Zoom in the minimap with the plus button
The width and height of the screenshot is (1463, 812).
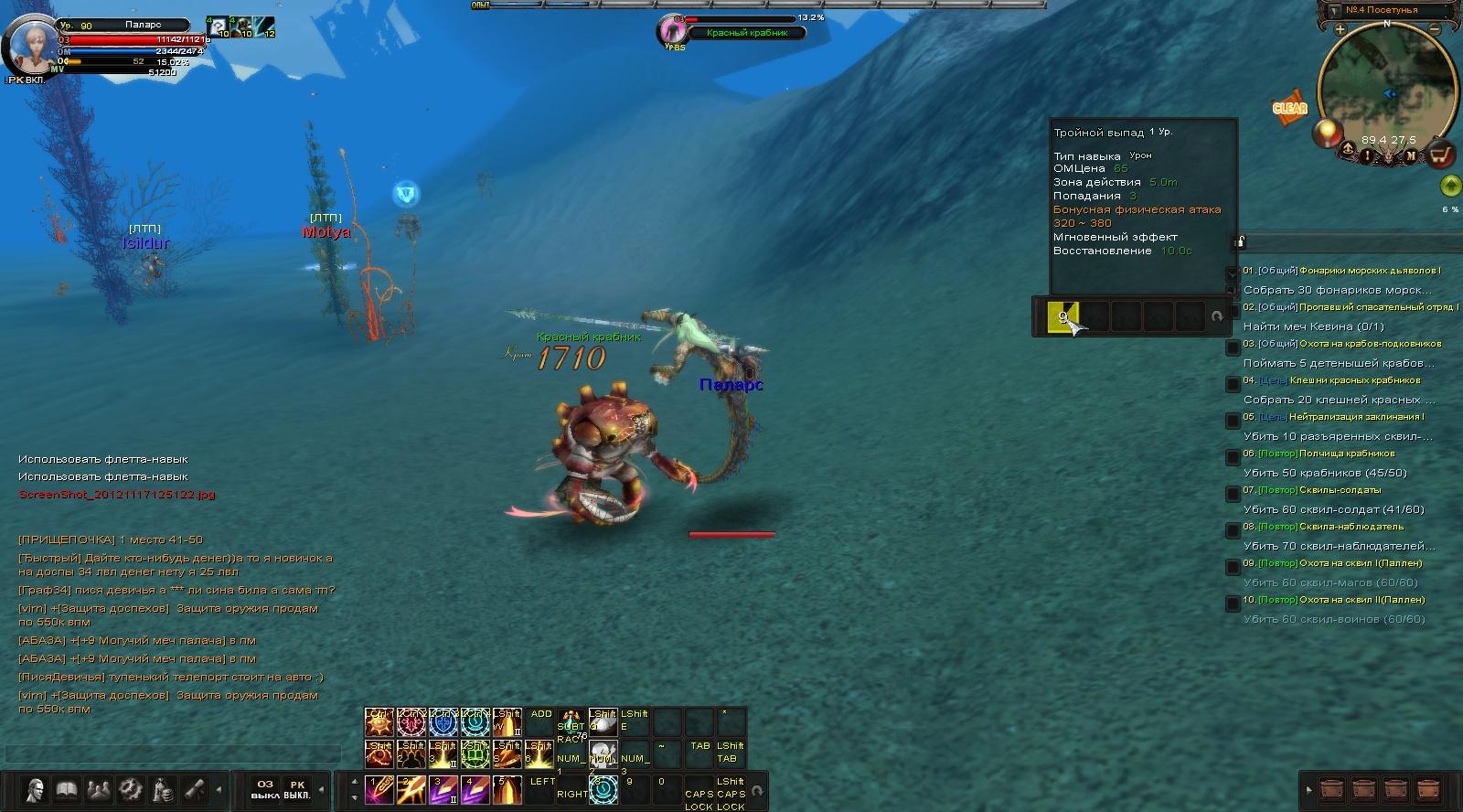tap(1340, 28)
